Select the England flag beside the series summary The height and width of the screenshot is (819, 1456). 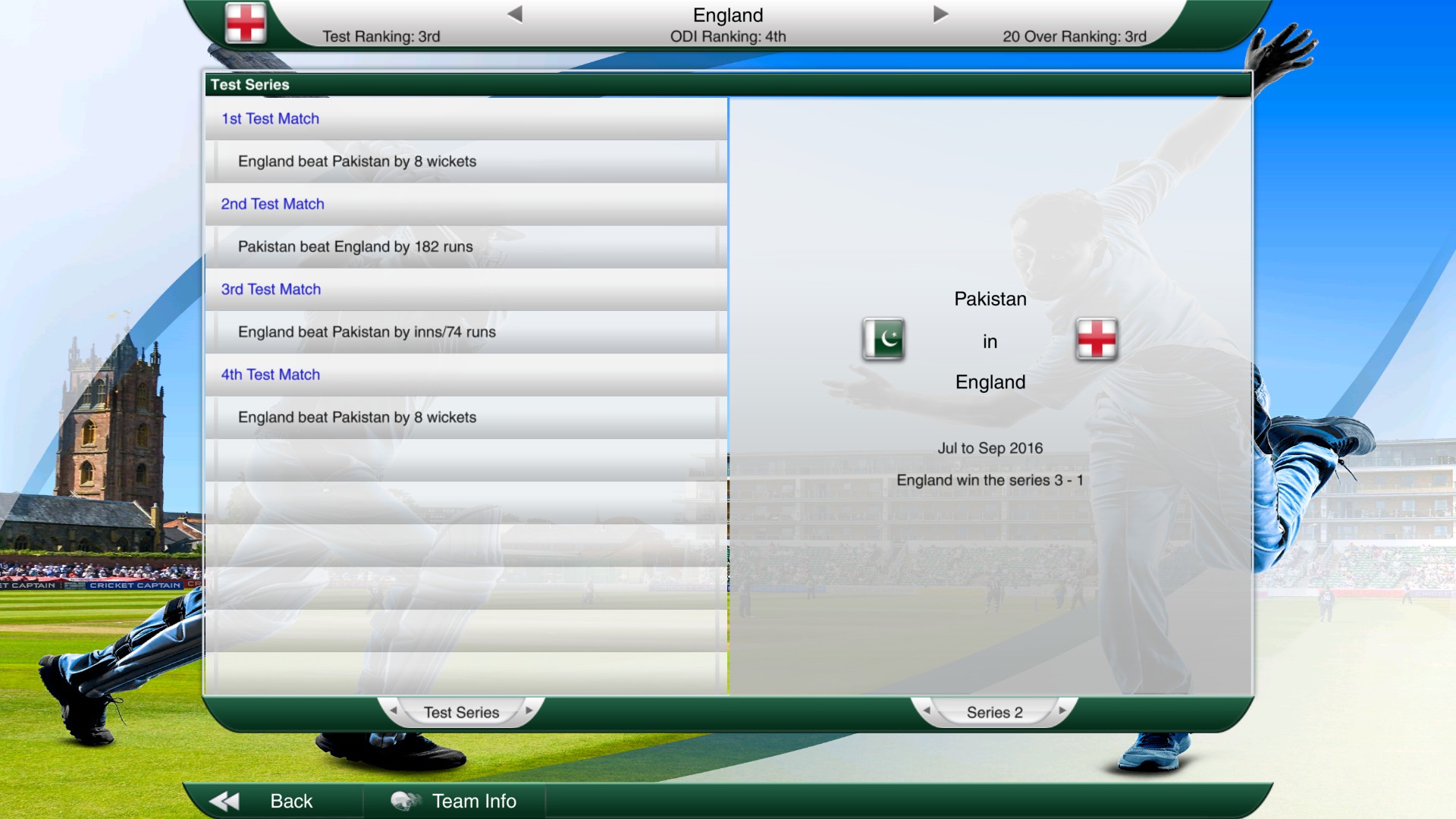[x=1097, y=340]
